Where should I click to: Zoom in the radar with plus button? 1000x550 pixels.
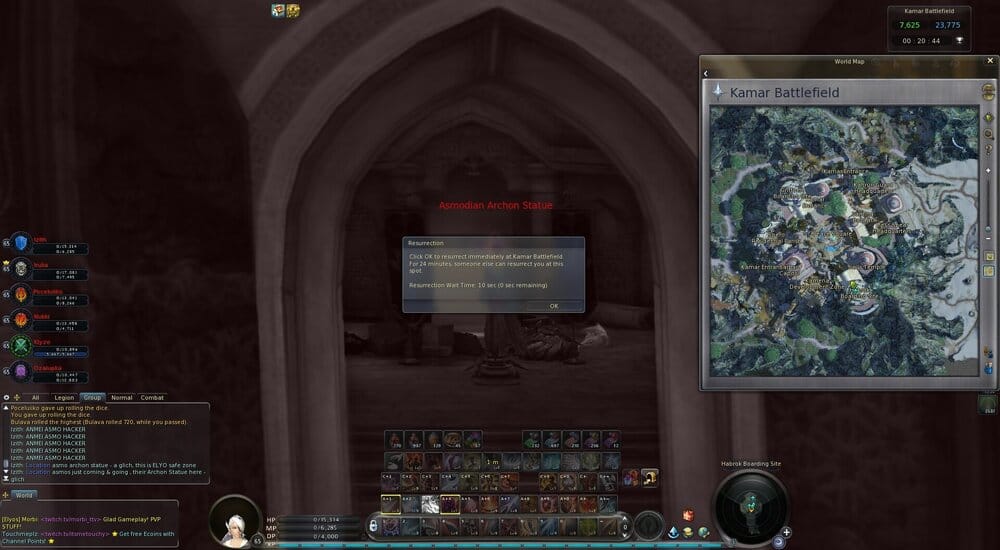coord(787,532)
